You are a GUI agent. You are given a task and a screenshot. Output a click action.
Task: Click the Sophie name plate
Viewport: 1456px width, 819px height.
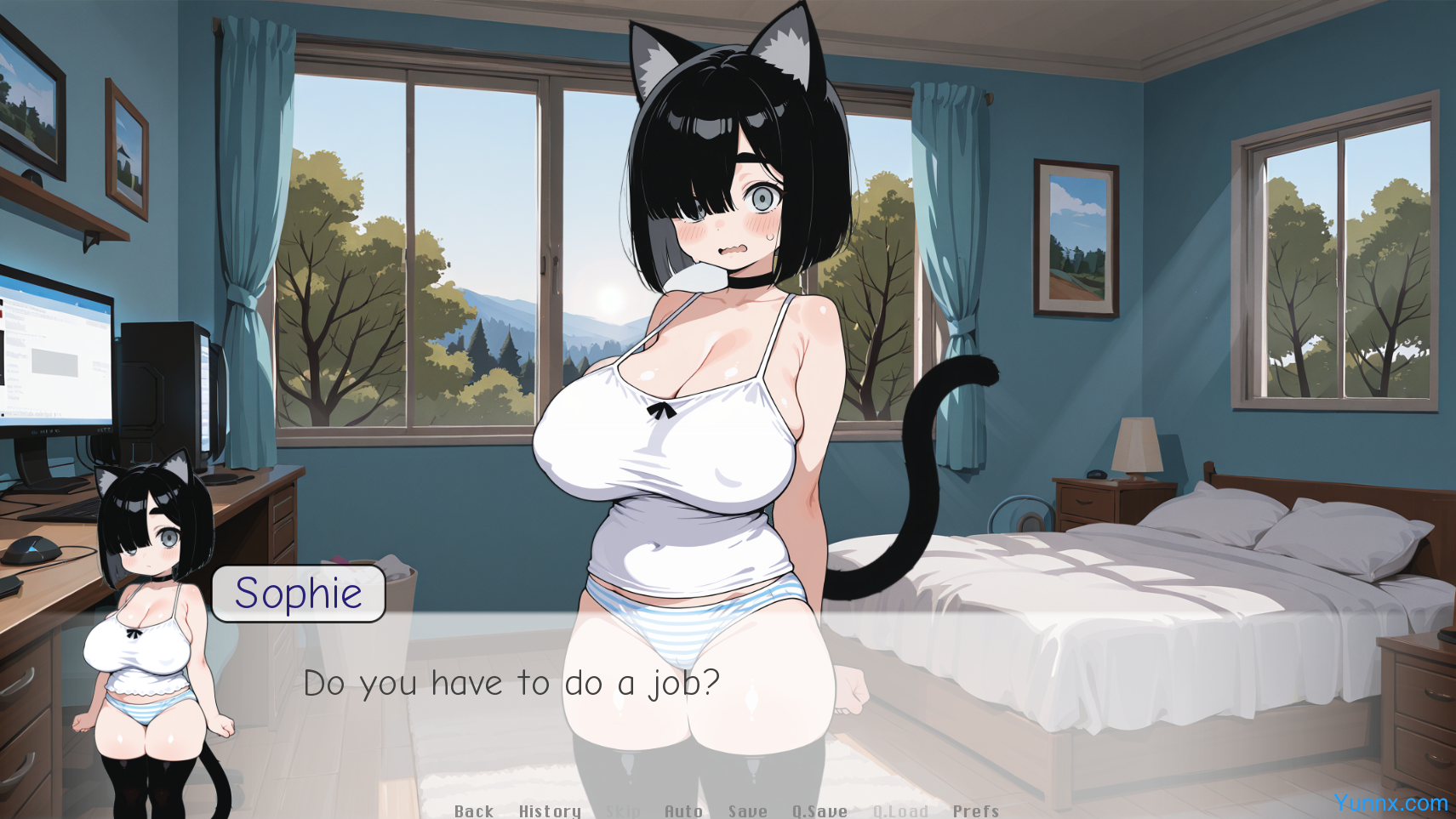click(300, 594)
